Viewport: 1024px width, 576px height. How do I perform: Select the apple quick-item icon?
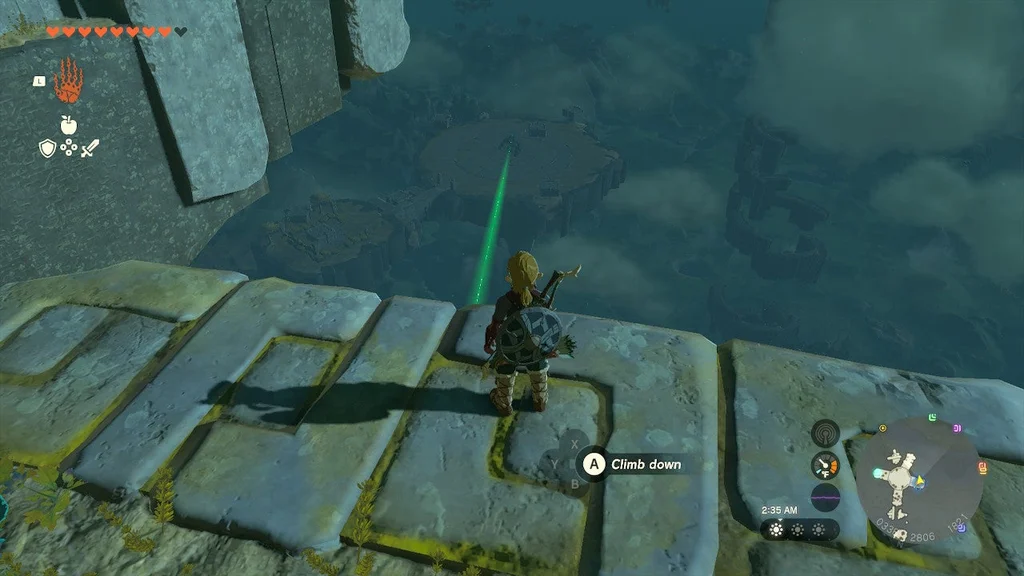(x=69, y=124)
